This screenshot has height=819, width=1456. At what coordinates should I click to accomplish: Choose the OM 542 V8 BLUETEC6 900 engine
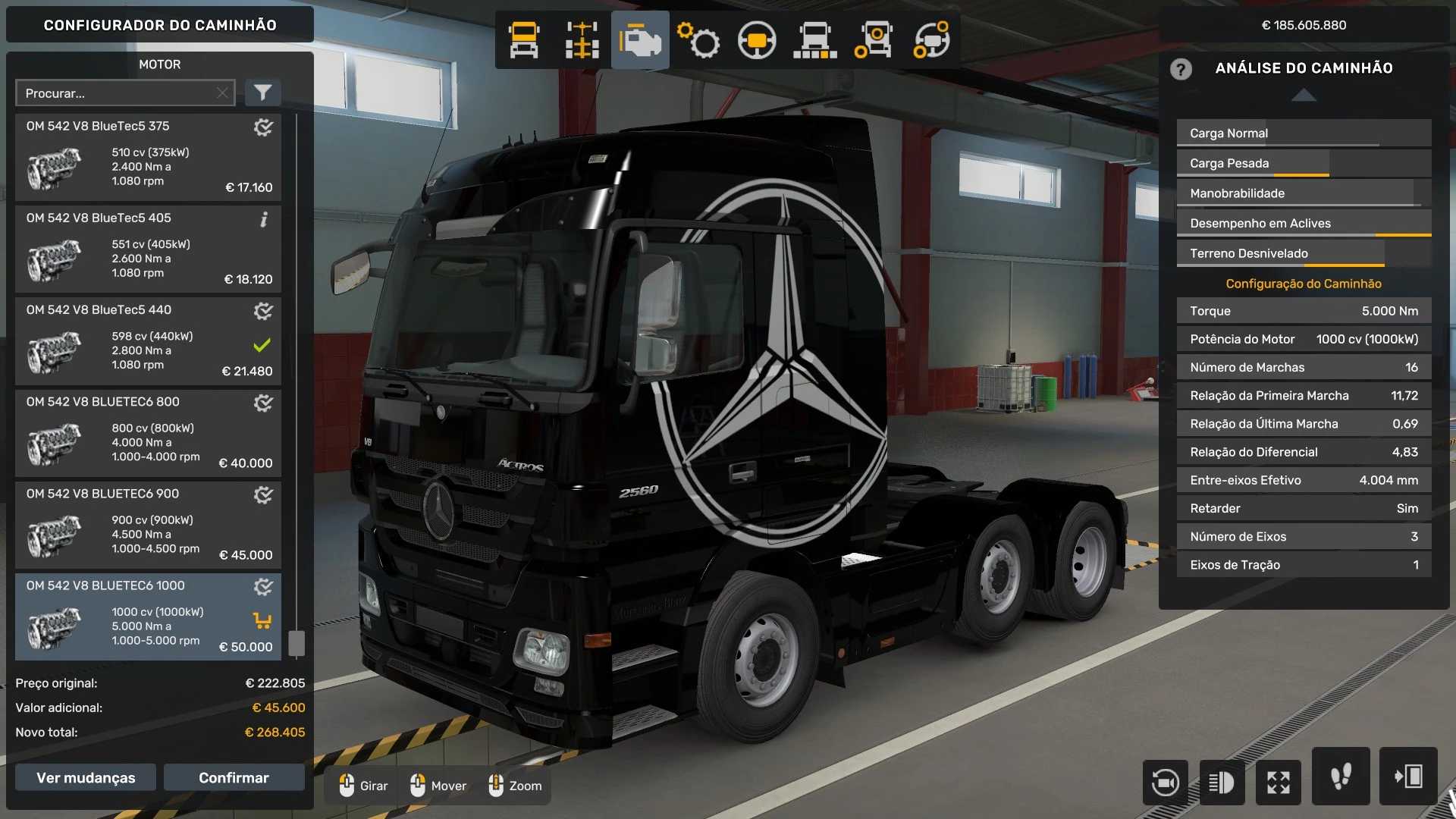coord(148,525)
